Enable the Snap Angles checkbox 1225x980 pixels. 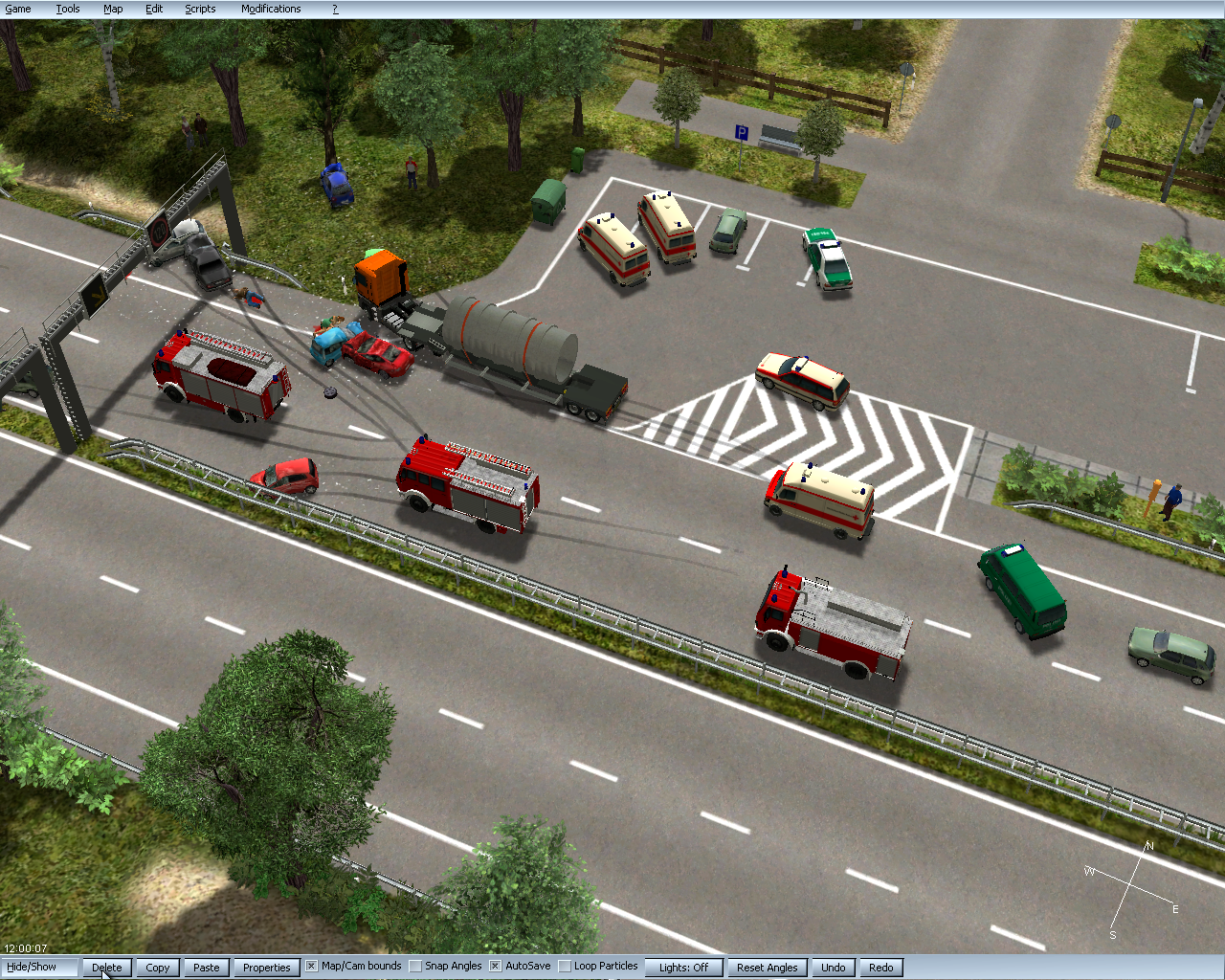click(415, 967)
